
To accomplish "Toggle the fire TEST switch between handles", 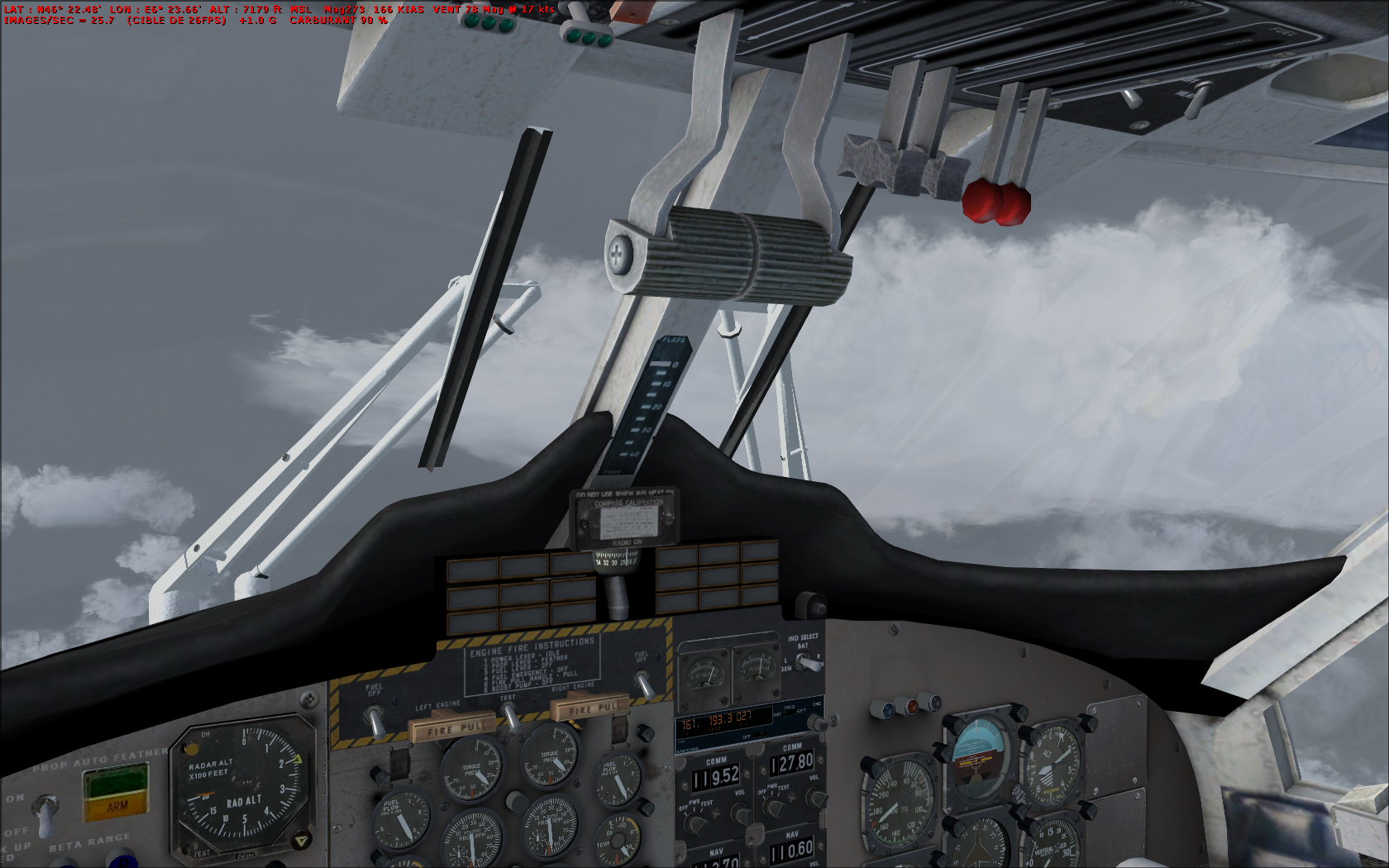I will 509,714.
